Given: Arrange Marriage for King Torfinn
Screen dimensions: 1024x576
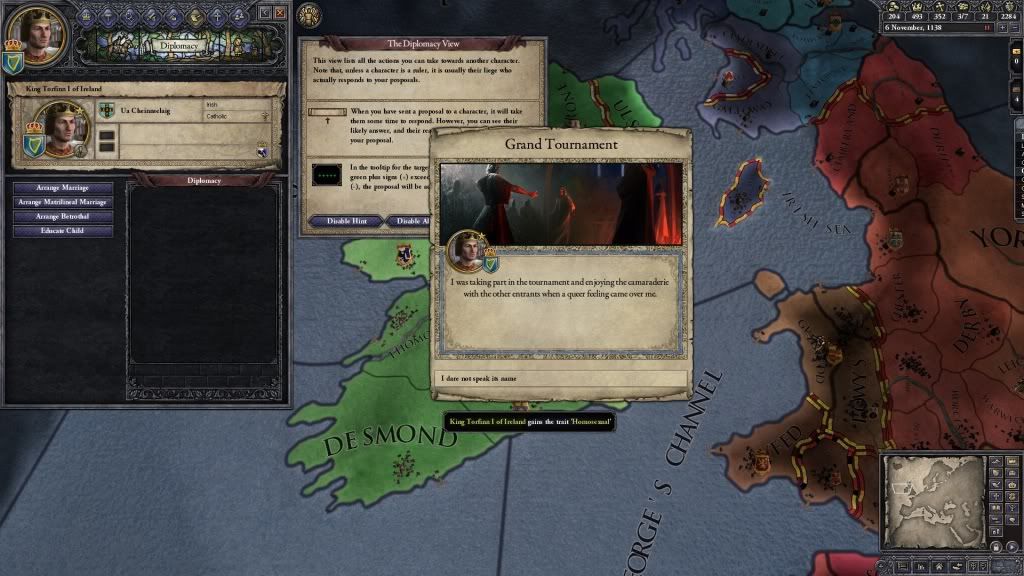Looking at the screenshot, I should 62,188.
